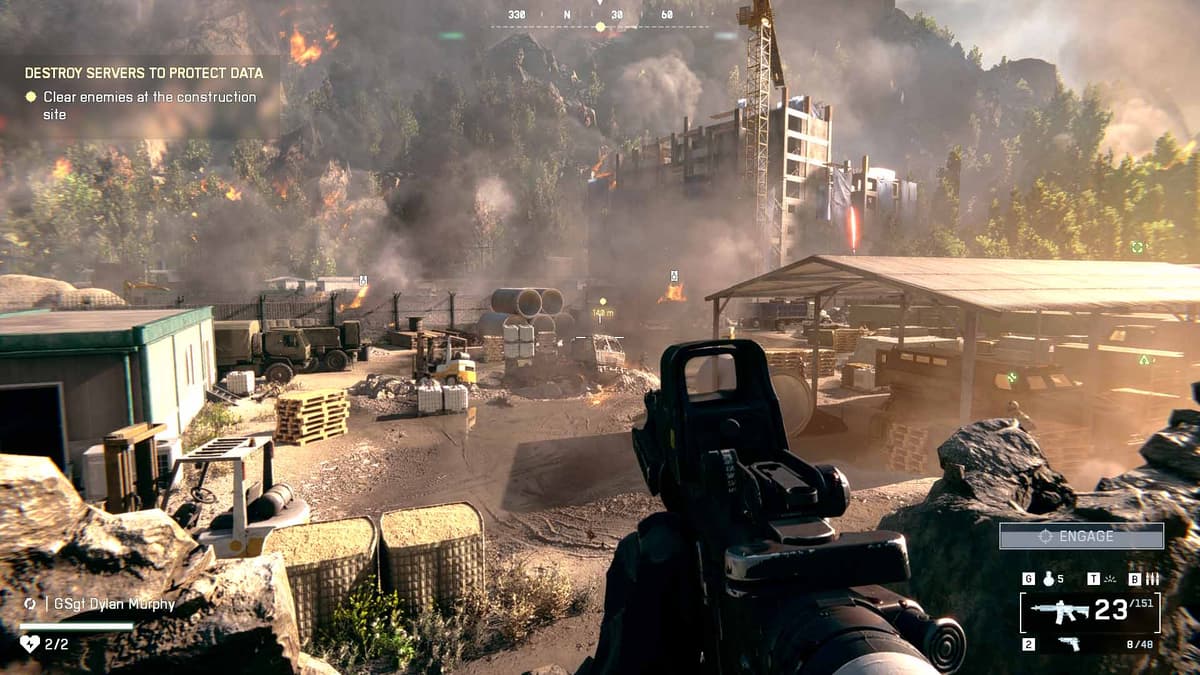Viewport: 1200px width, 675px height.
Task: Select the 142 m objective waypoint marker
Action: 602,313
